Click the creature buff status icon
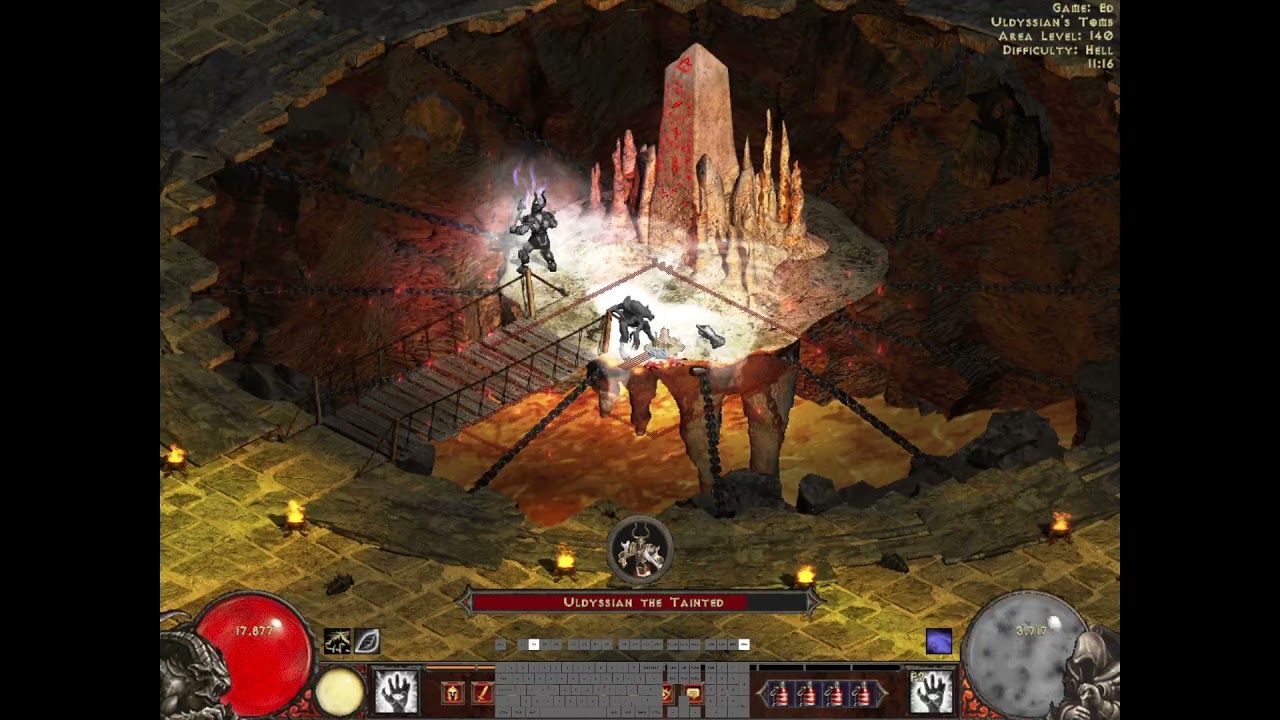1280x720 pixels. coord(337,641)
